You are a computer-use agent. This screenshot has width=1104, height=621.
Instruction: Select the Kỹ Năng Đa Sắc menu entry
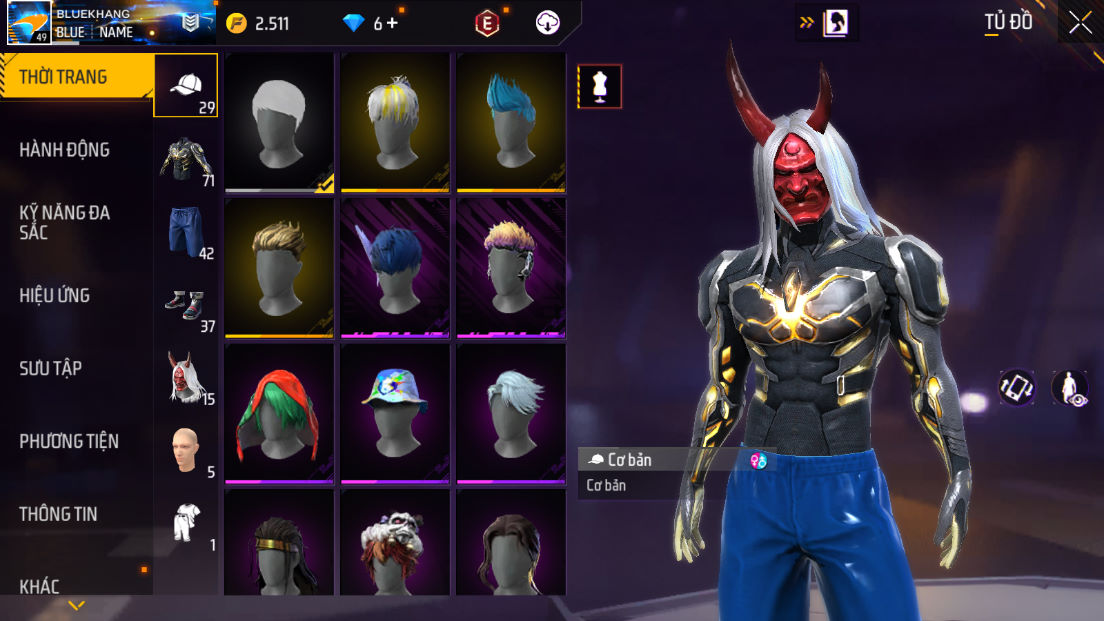65,222
